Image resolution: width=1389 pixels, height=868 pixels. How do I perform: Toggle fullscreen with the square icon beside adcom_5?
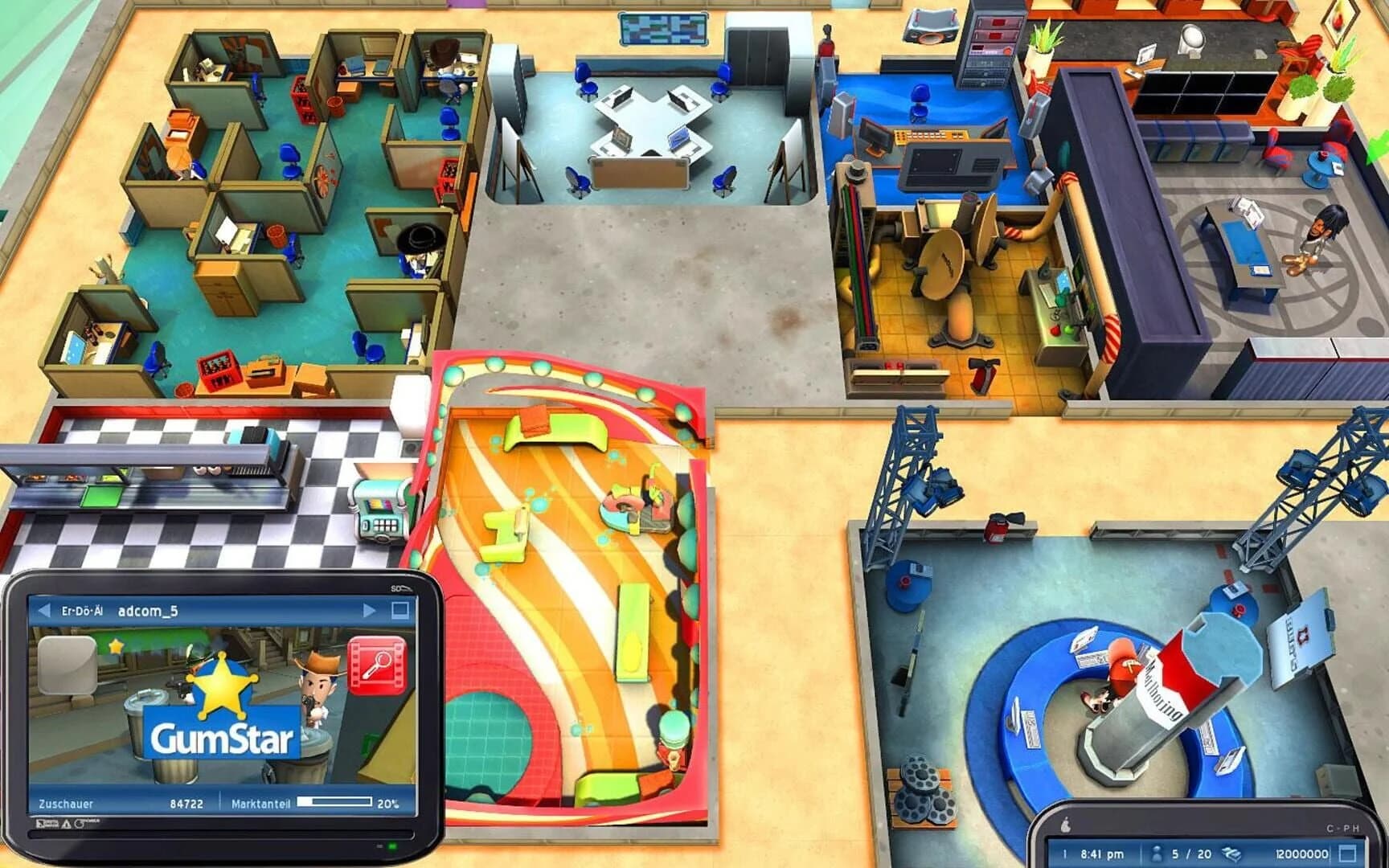tap(399, 611)
